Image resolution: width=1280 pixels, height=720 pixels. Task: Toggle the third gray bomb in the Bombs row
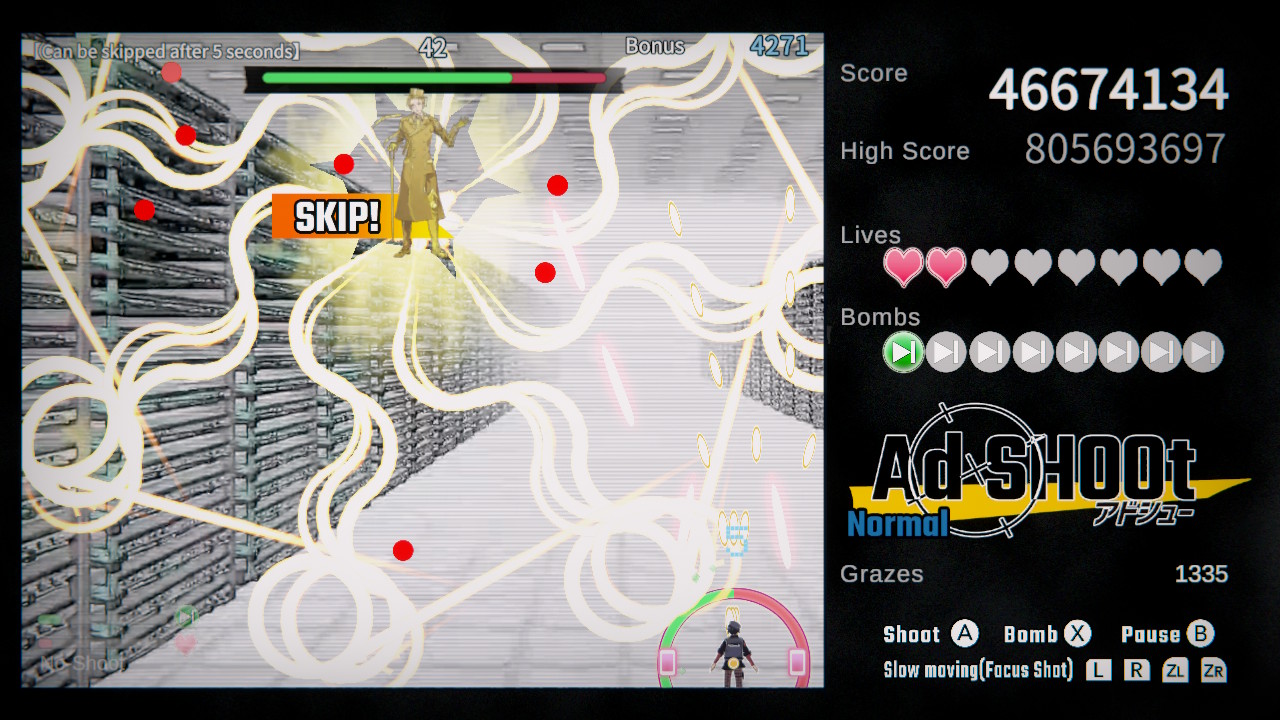pyautogui.click(x=989, y=352)
